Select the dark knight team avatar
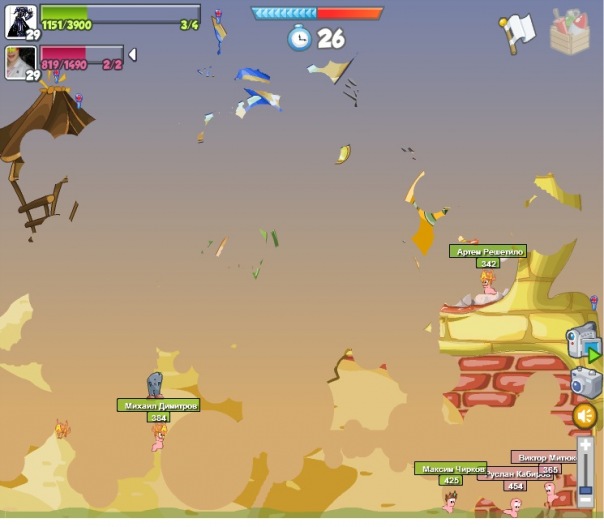This screenshot has height=527, width=604. point(21,18)
